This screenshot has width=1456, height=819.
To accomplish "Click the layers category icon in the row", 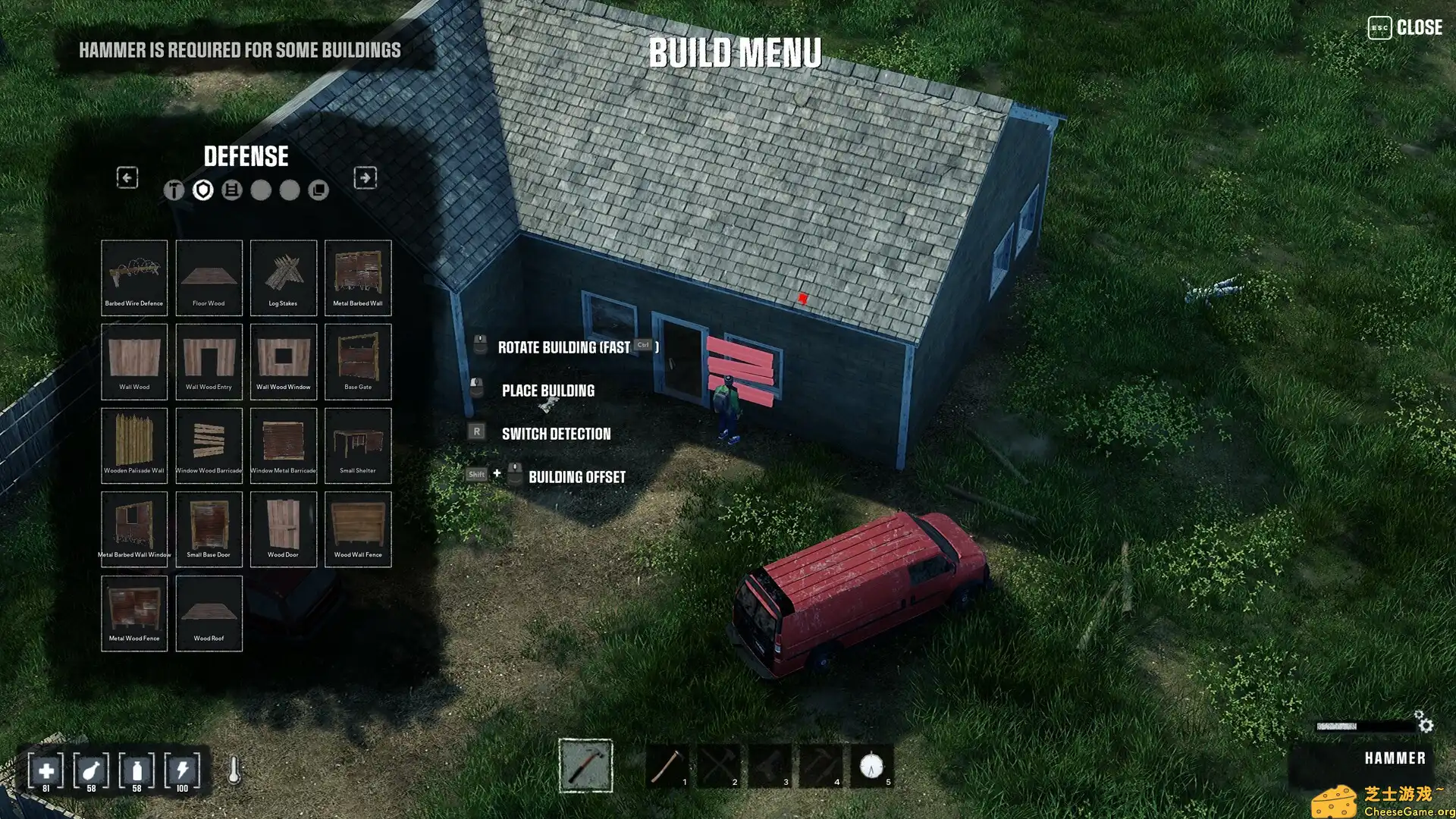I will point(318,190).
